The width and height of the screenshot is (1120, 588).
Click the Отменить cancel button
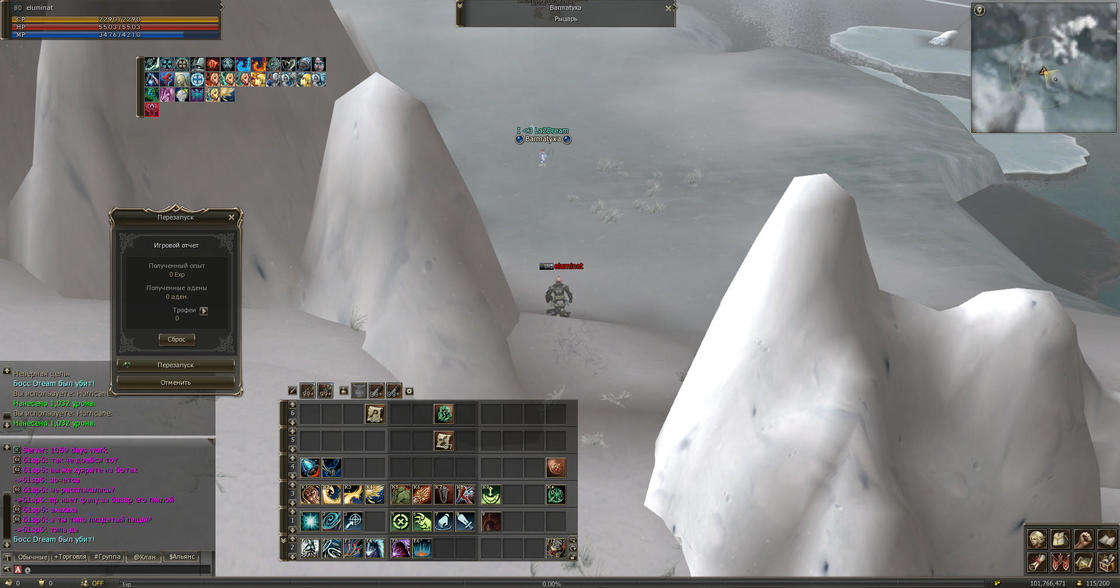click(x=176, y=382)
